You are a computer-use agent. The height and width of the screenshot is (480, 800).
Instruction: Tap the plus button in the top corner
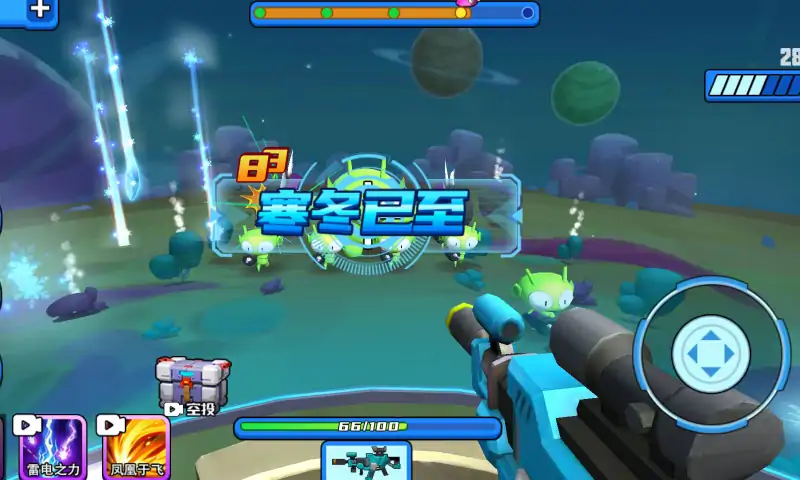pyautogui.click(x=38, y=11)
